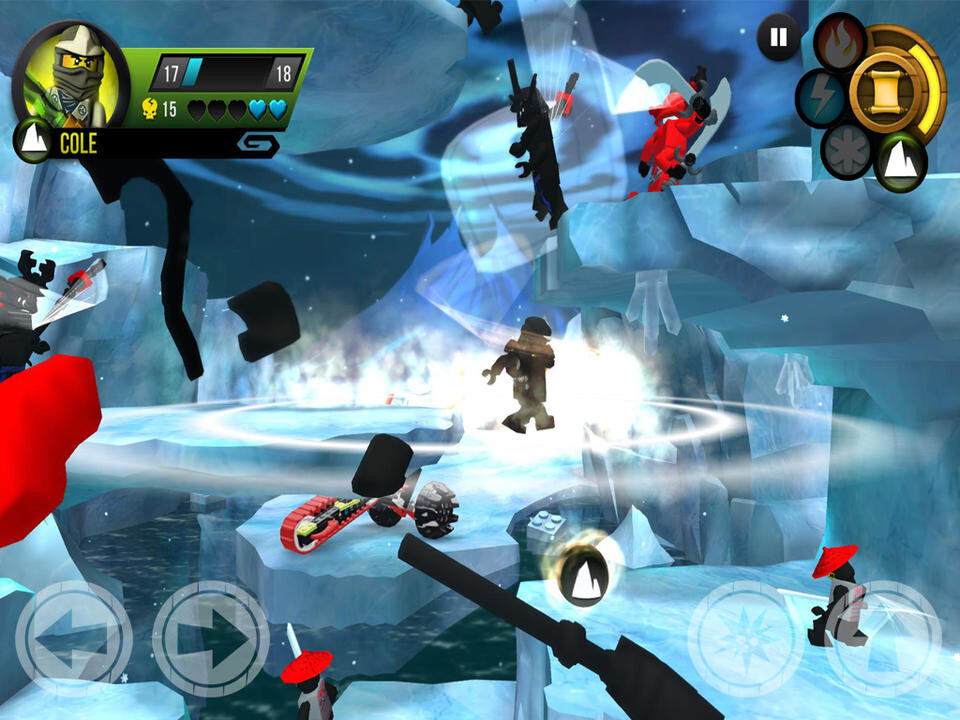The image size is (960, 720).
Task: Select the ice snowflake element
Action: (x=847, y=151)
